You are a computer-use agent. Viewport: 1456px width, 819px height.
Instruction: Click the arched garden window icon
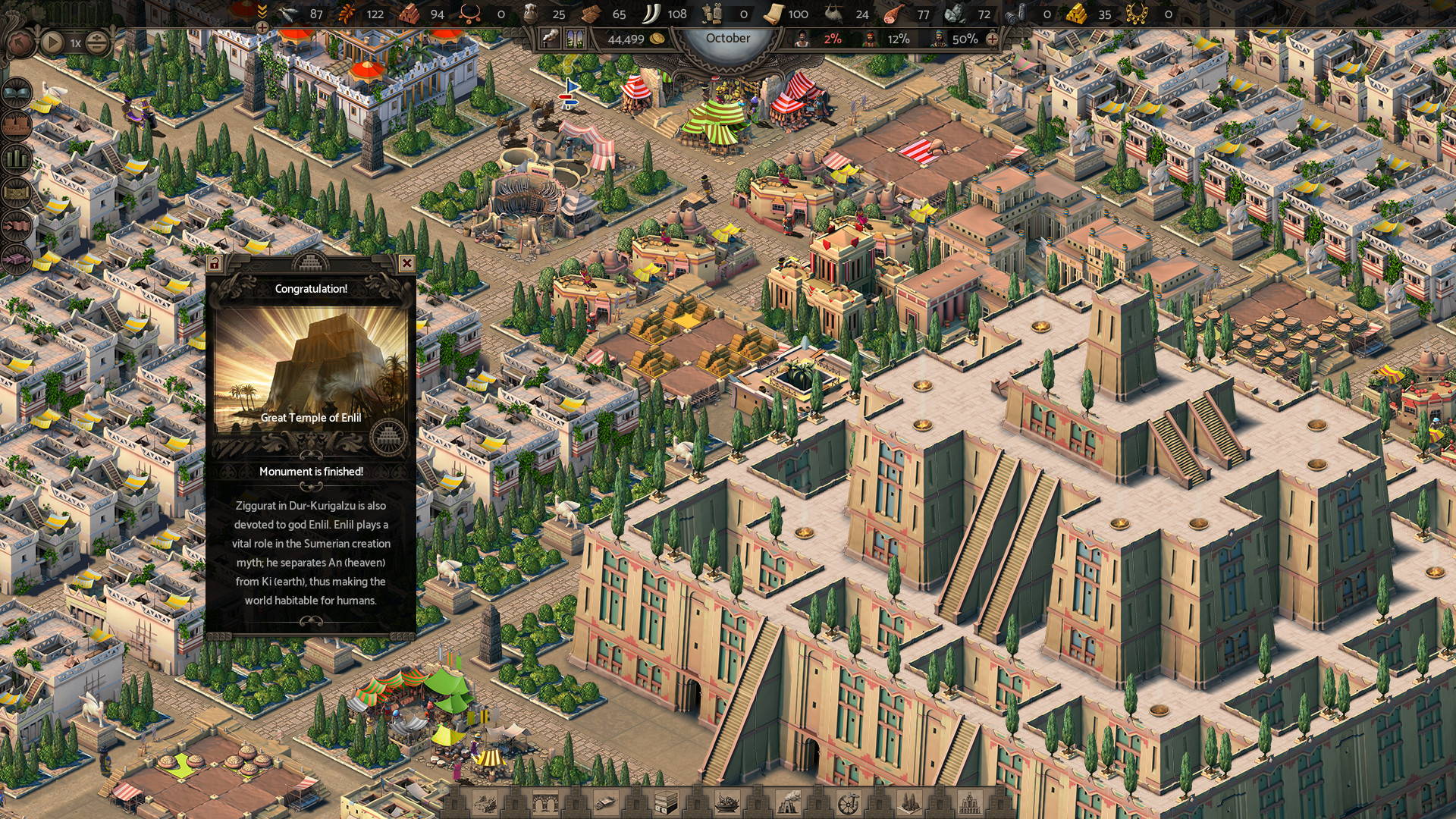click(574, 39)
